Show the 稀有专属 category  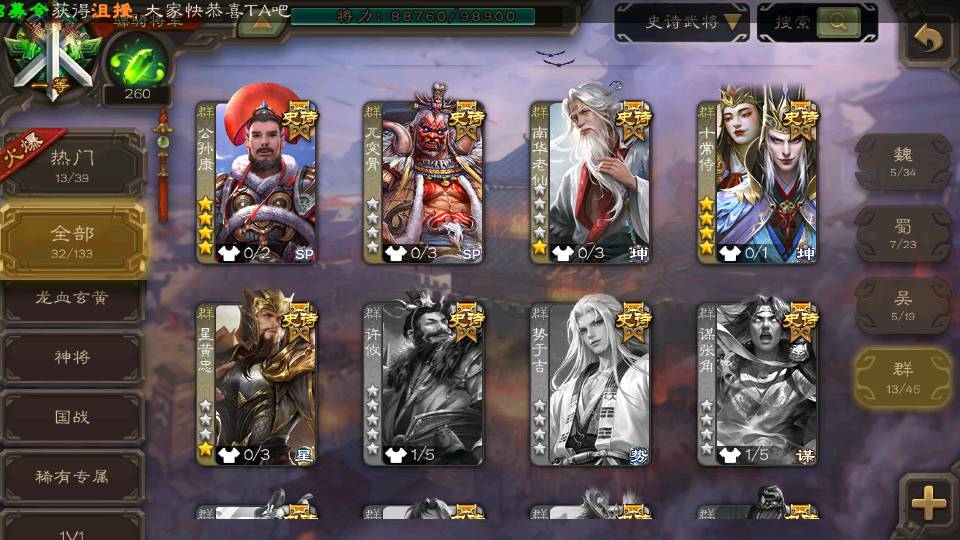(x=72, y=476)
